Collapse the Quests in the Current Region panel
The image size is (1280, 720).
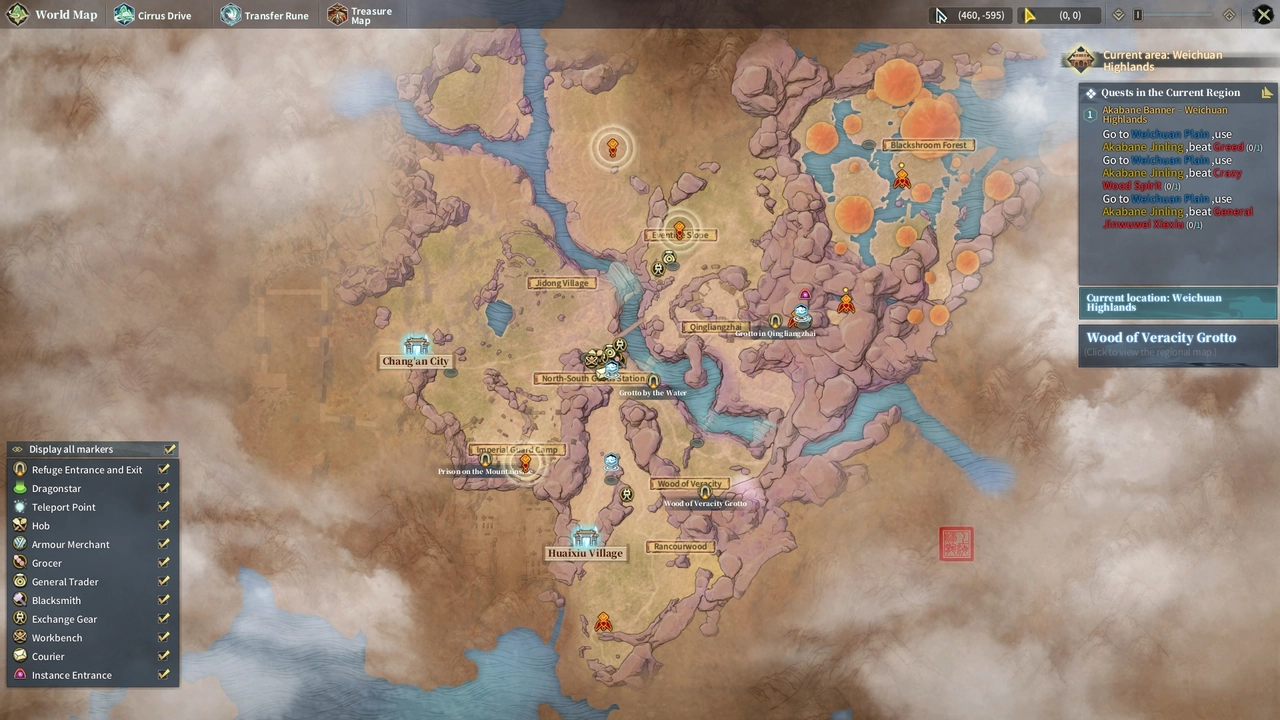pos(1267,93)
